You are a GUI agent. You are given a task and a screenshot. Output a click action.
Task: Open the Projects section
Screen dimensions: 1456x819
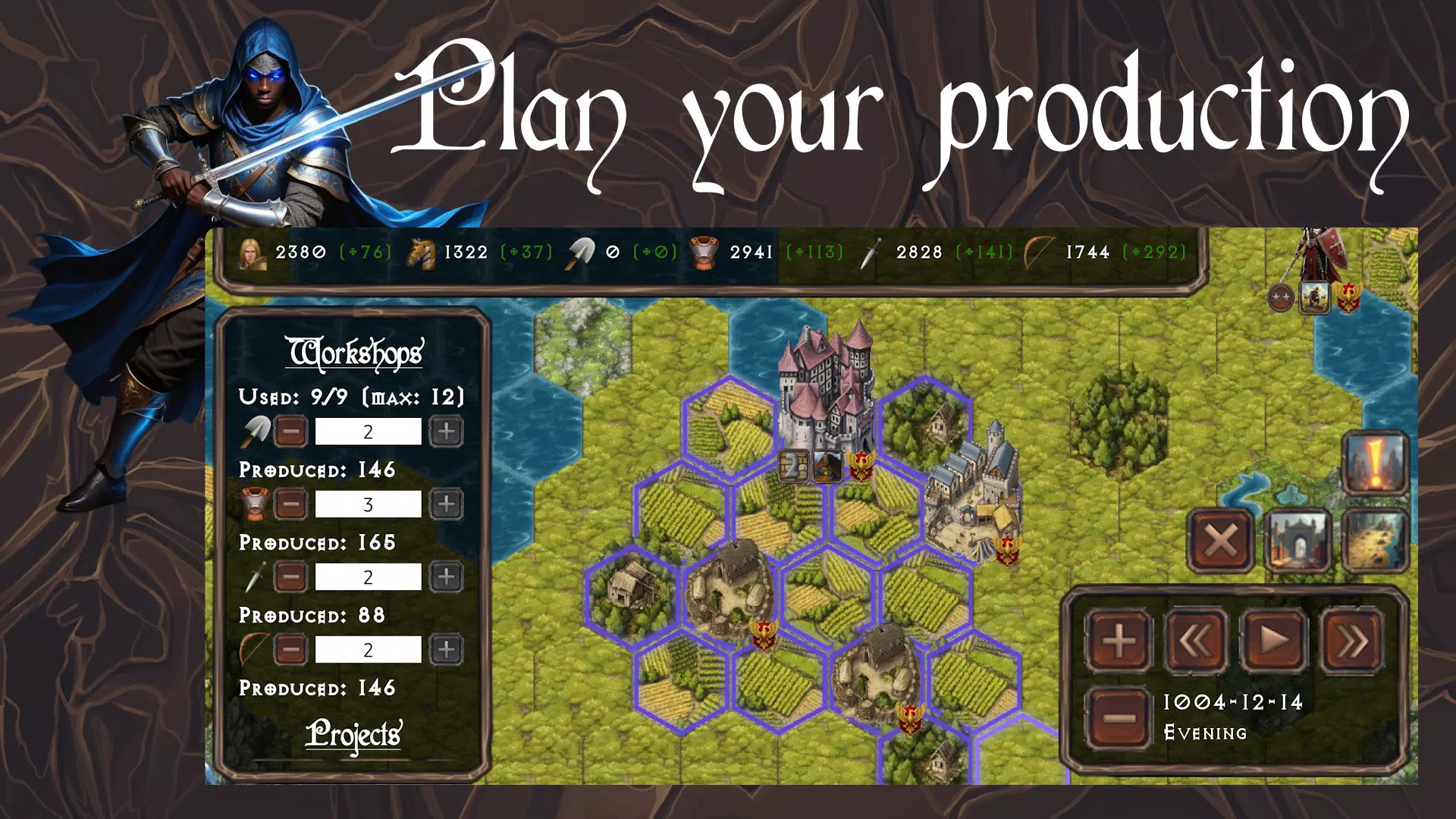(x=353, y=734)
